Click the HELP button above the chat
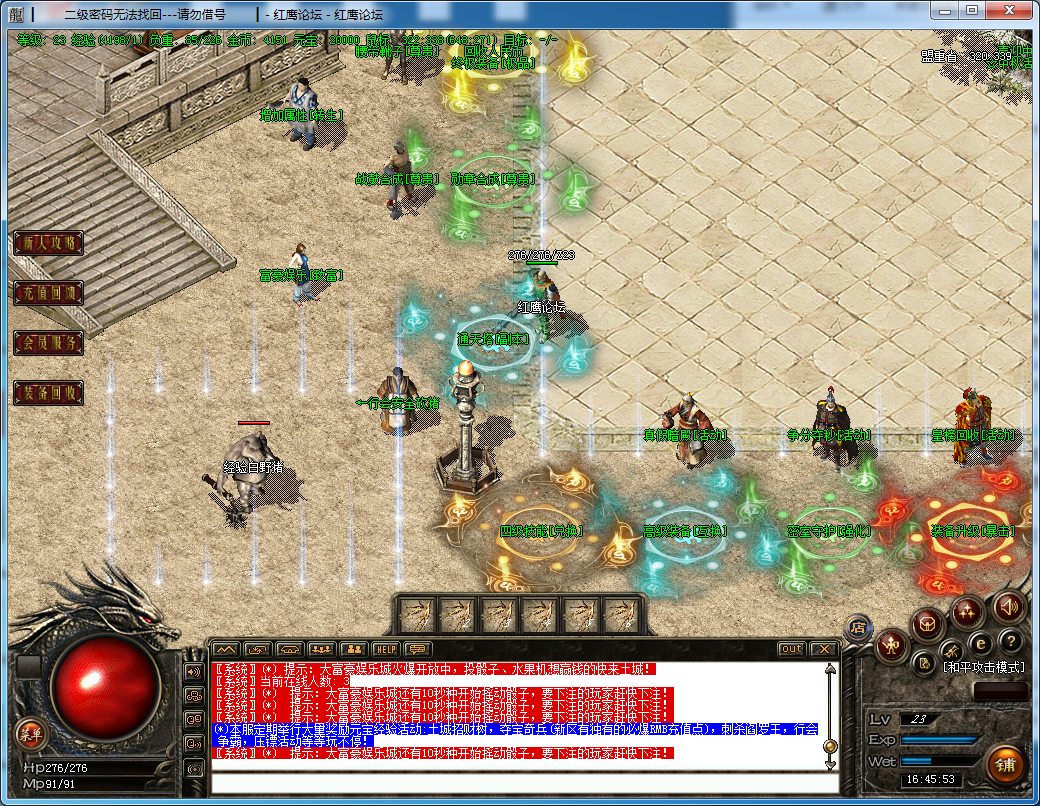Screen dimensions: 1040x806 (x=386, y=649)
